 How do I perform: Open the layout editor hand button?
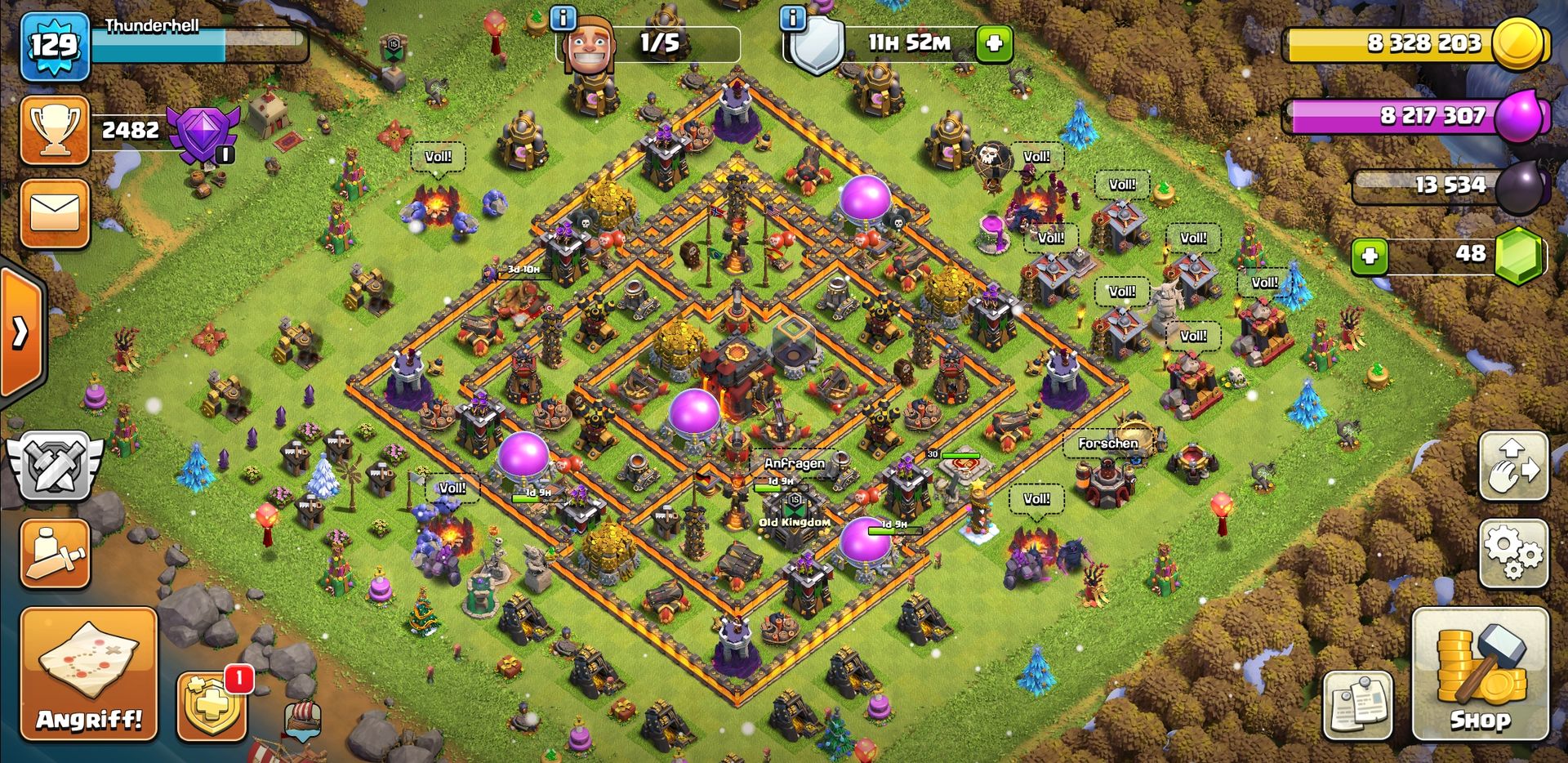tap(1513, 466)
